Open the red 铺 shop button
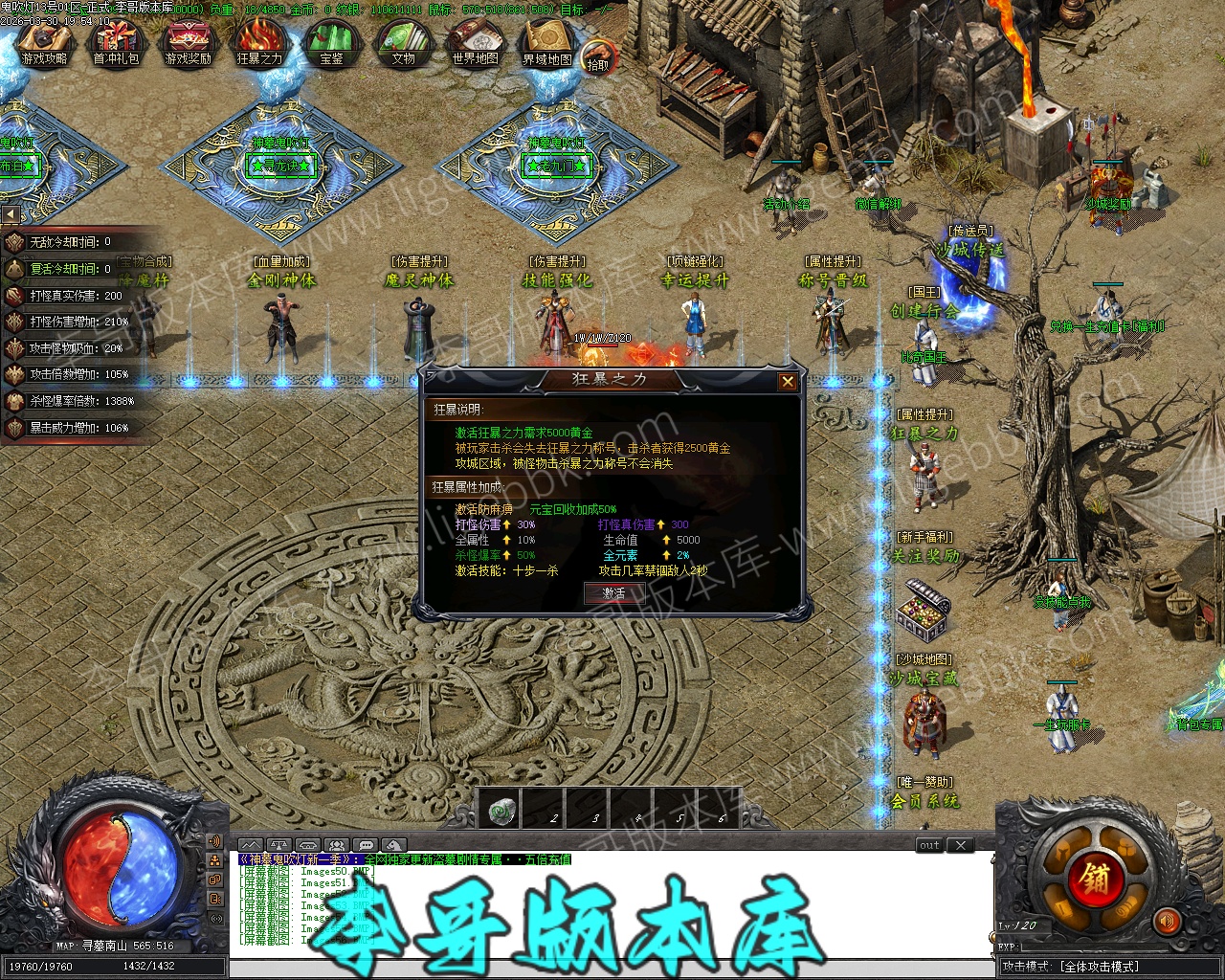Viewport: 1225px width, 980px height. (1095, 879)
